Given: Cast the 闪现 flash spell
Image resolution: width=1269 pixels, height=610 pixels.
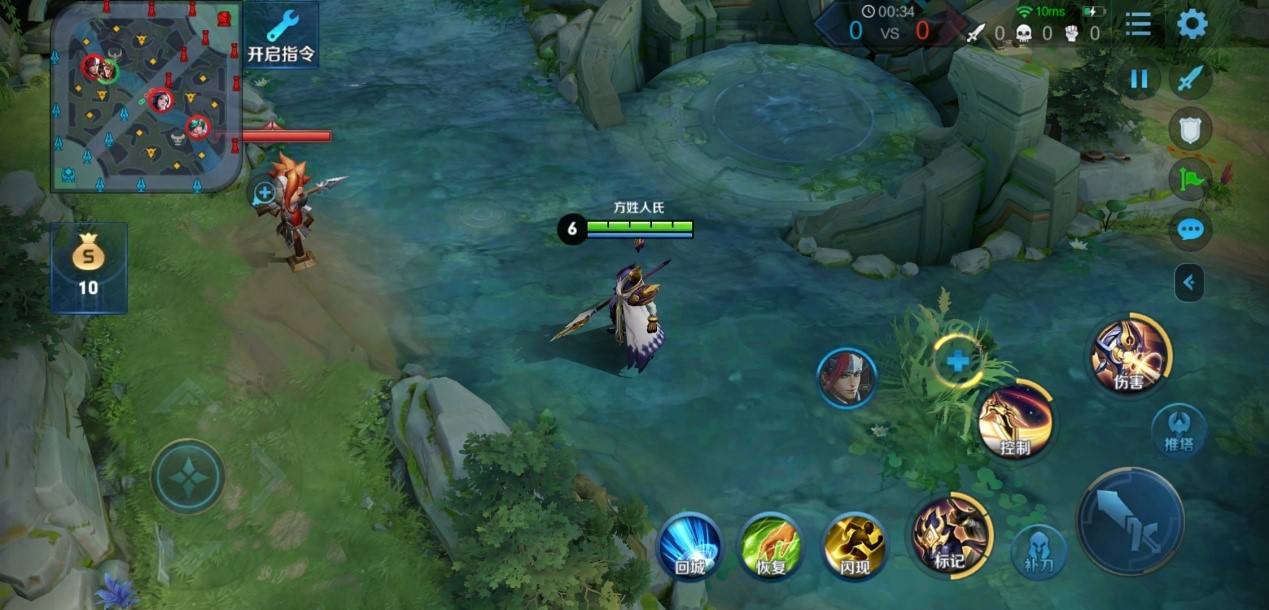Looking at the screenshot, I should point(854,545).
